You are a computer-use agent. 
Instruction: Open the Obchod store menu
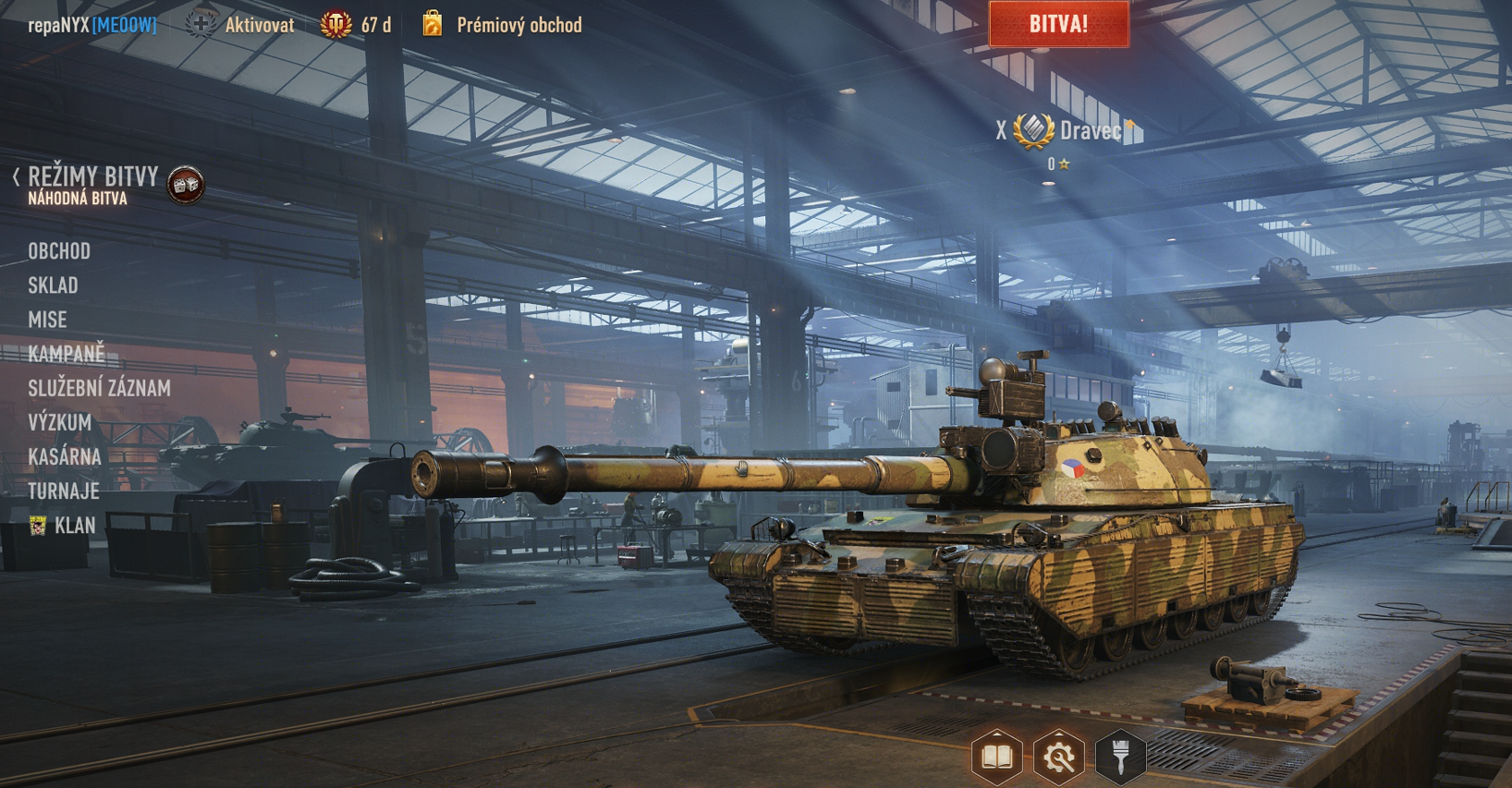tap(59, 251)
